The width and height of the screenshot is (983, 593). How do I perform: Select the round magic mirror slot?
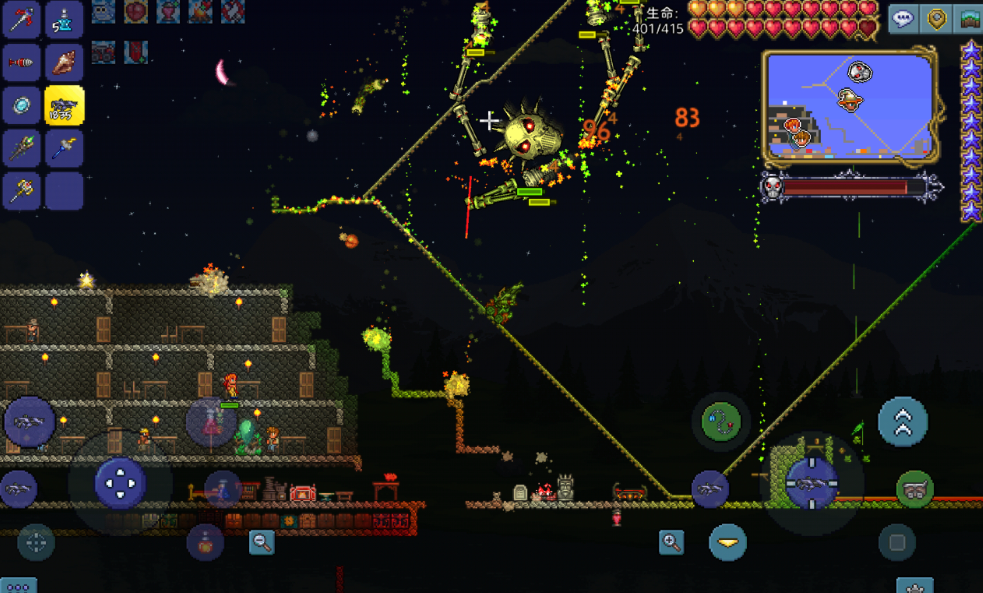coord(21,106)
